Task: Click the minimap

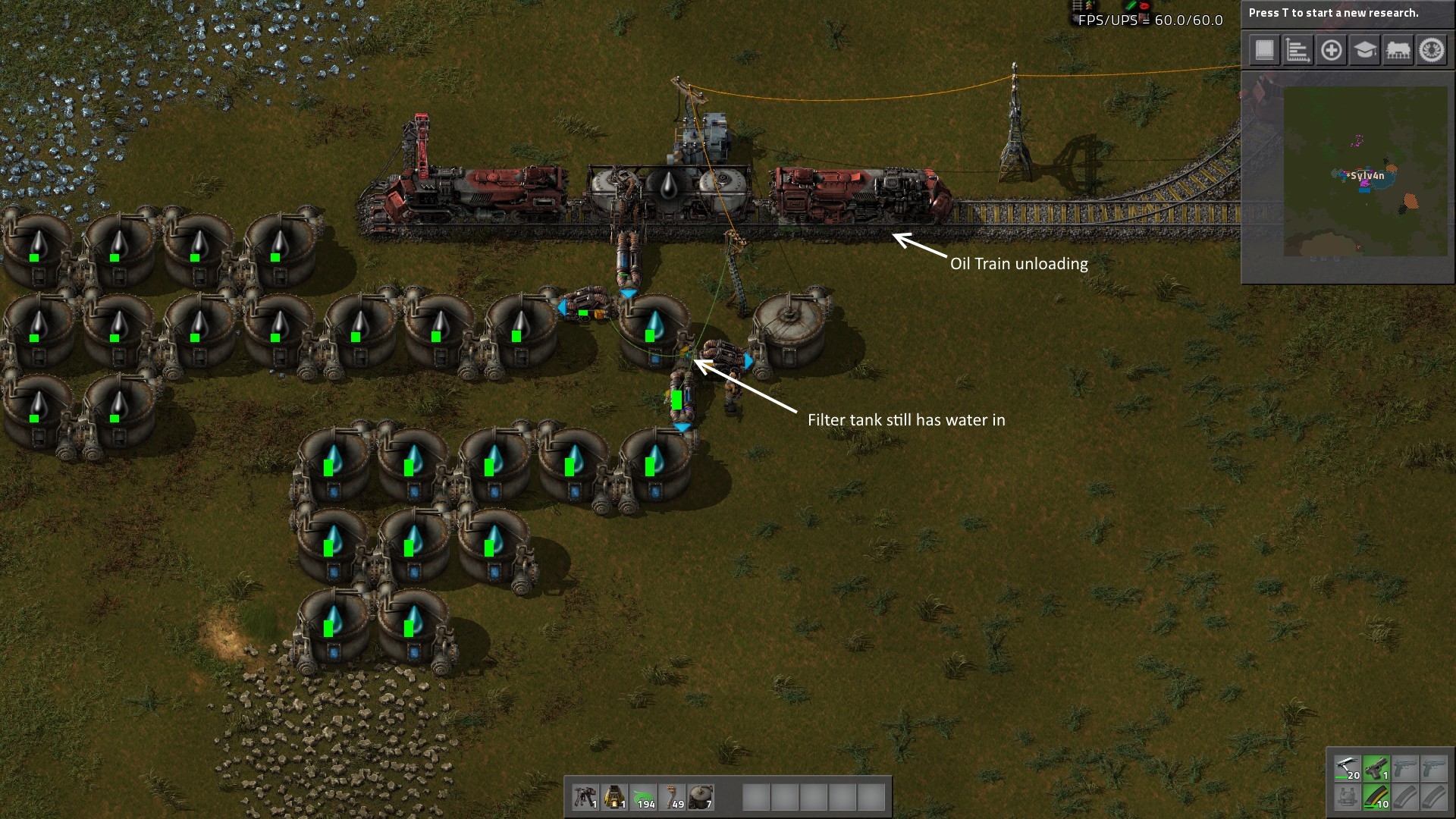Action: (x=1365, y=171)
